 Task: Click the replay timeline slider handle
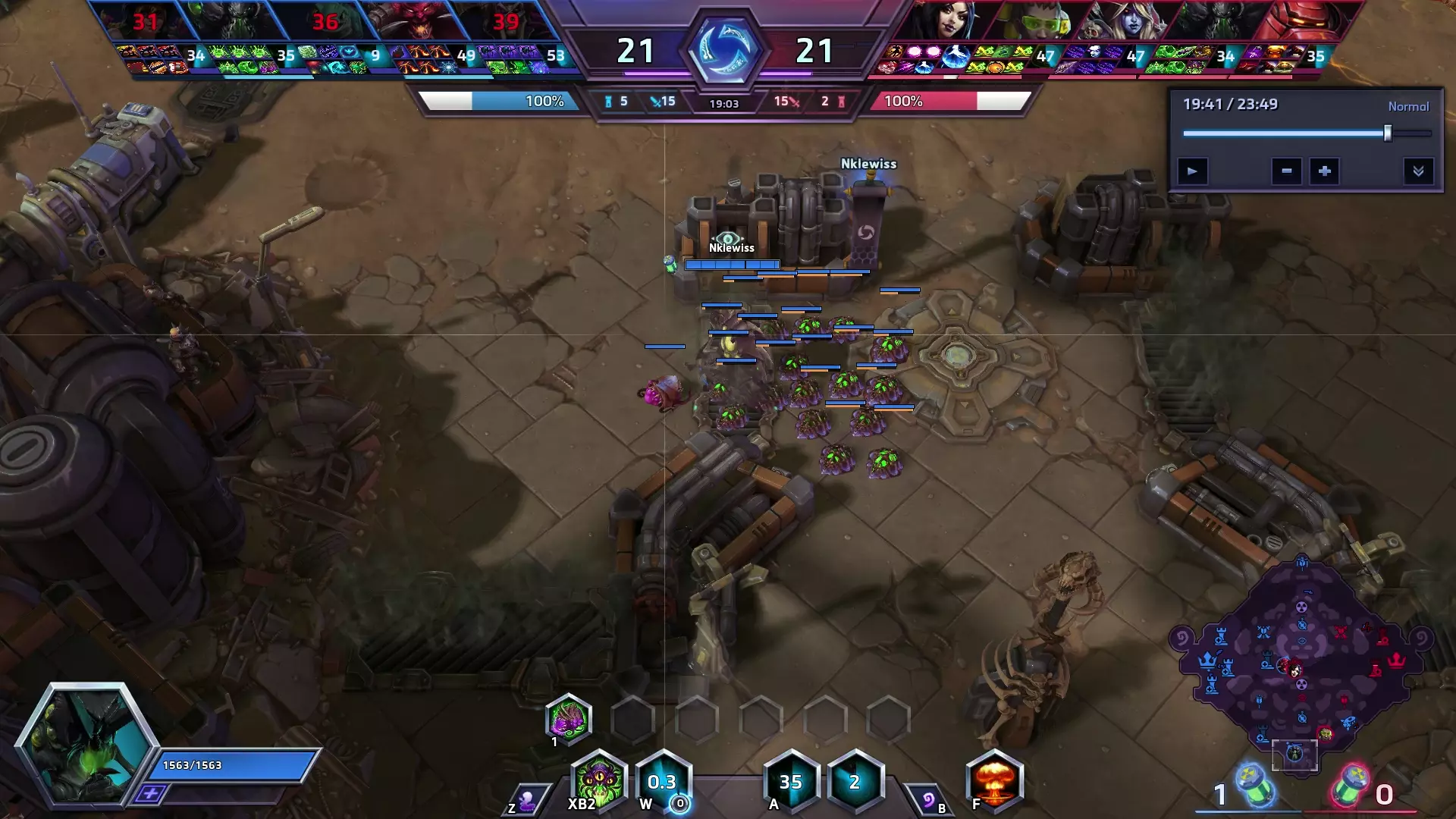(x=1388, y=133)
